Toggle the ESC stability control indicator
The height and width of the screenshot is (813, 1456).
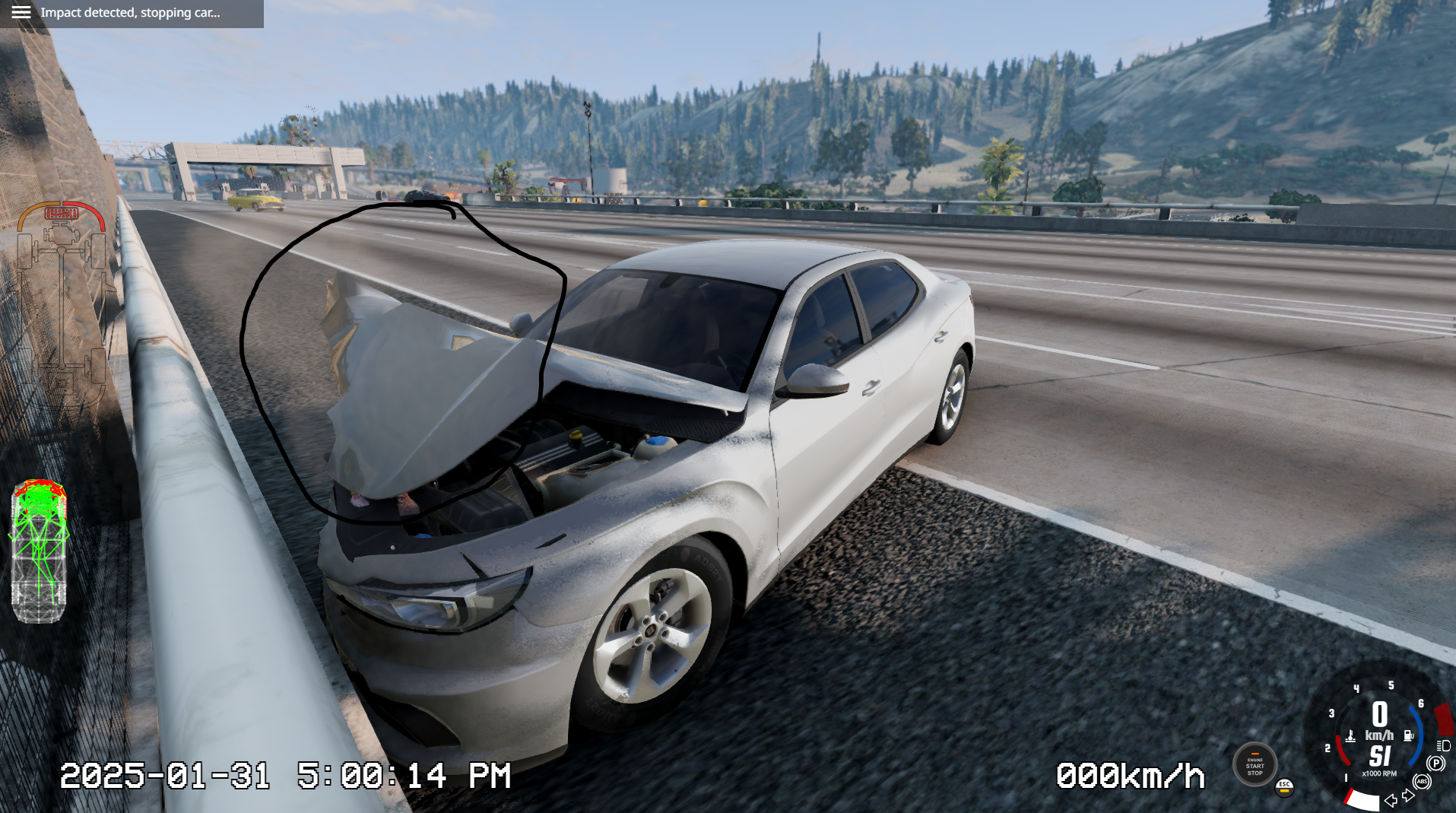[1284, 786]
